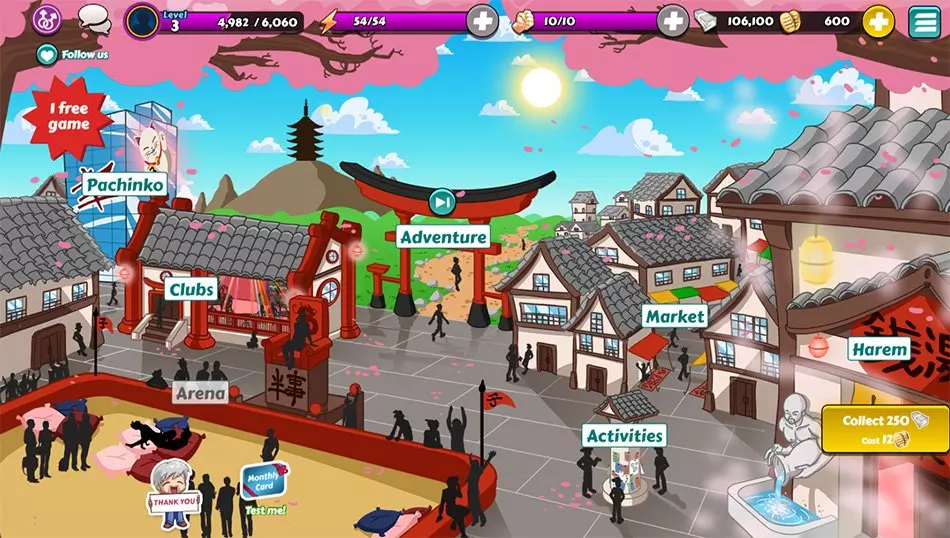
Task: Open the player avatar profile
Action: point(143,21)
